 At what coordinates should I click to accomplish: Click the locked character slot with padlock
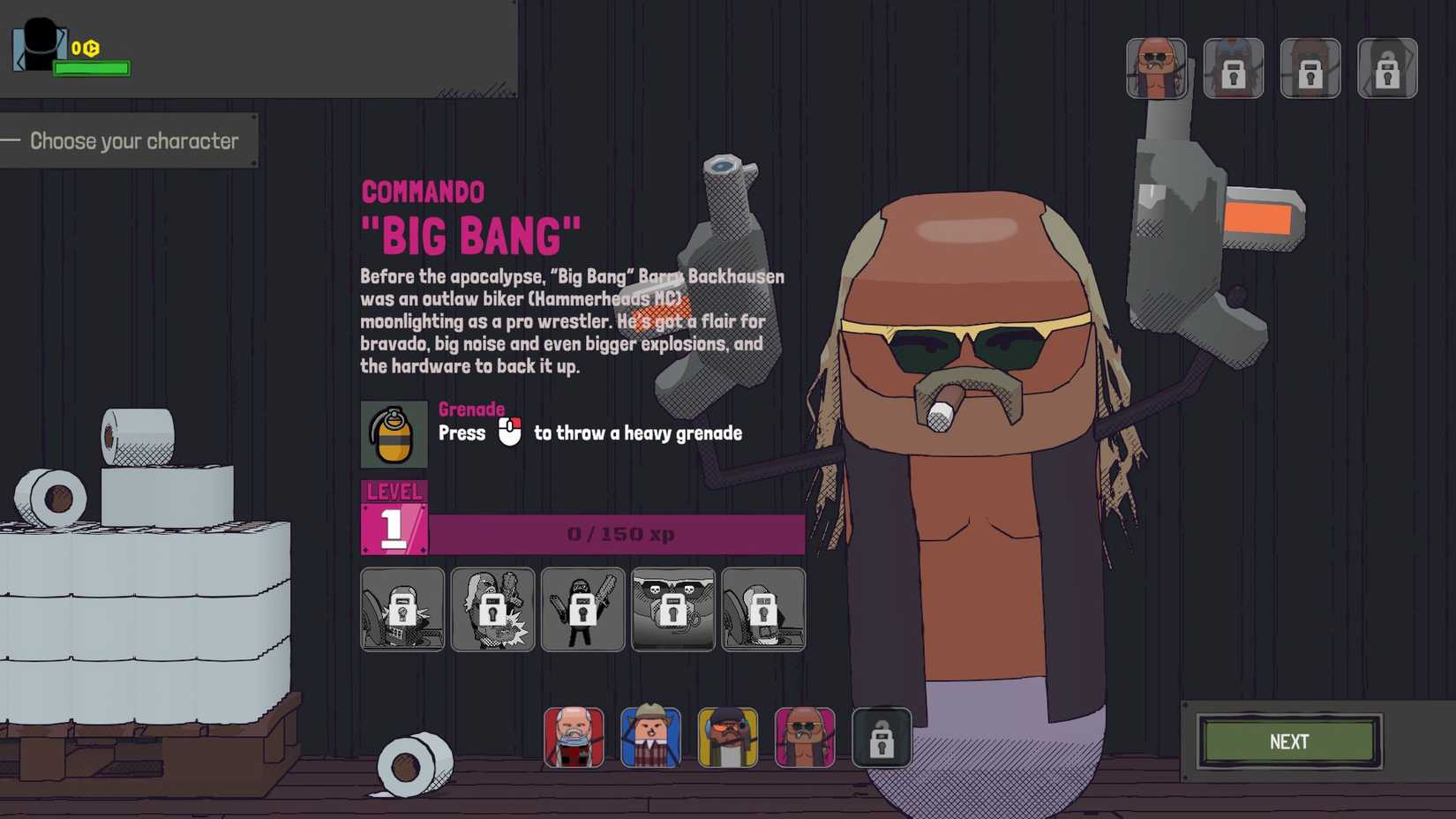click(881, 739)
